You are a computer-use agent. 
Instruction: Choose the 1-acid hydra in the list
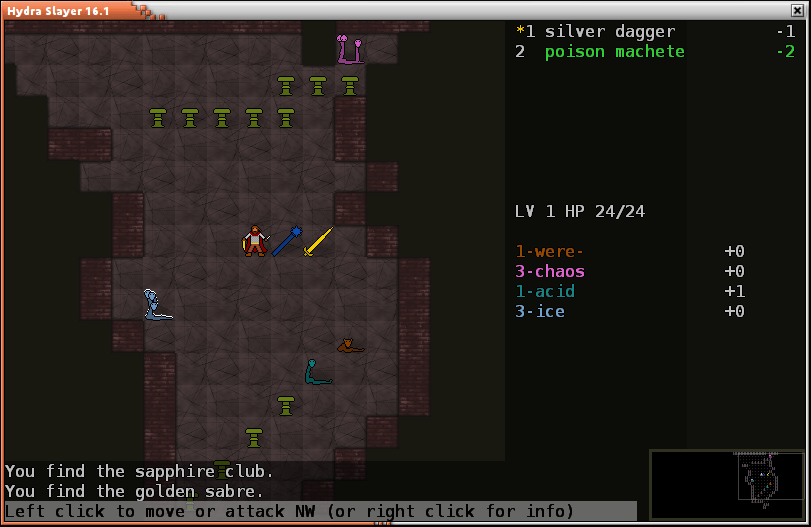point(545,292)
